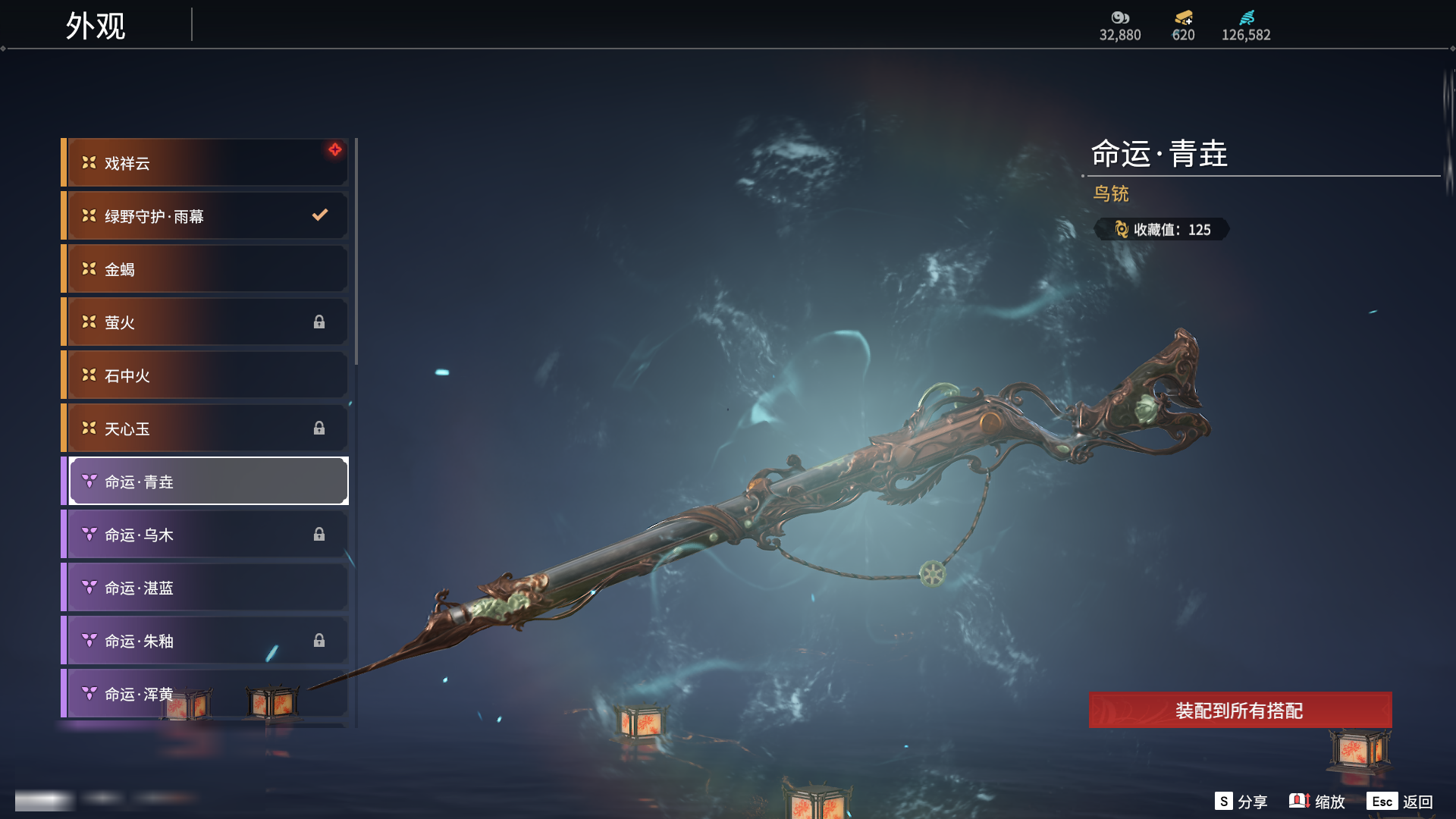
Task: Select the 戏祥云 skin entry
Action: click(205, 163)
